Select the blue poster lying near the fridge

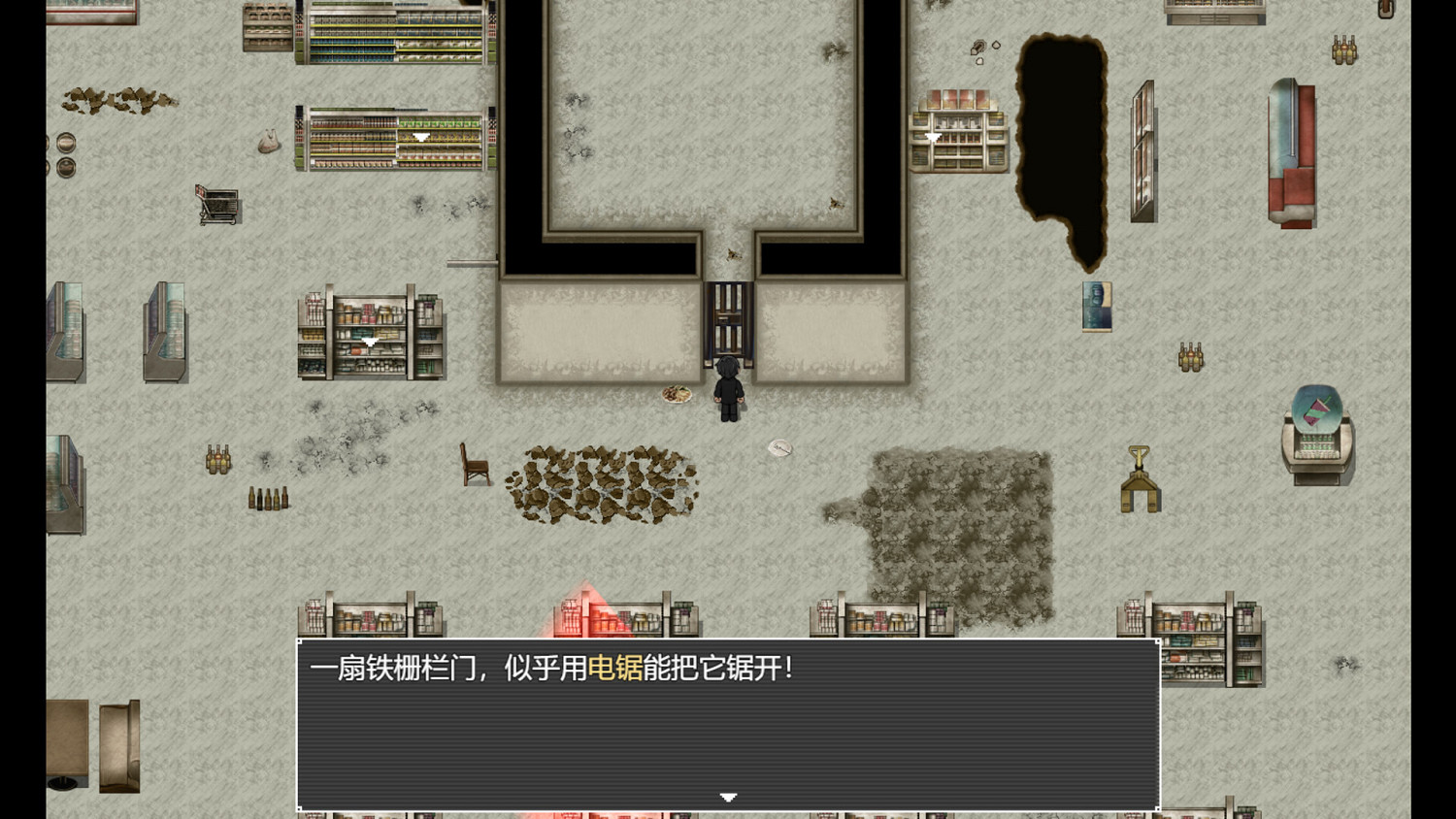pyautogui.click(x=1097, y=305)
